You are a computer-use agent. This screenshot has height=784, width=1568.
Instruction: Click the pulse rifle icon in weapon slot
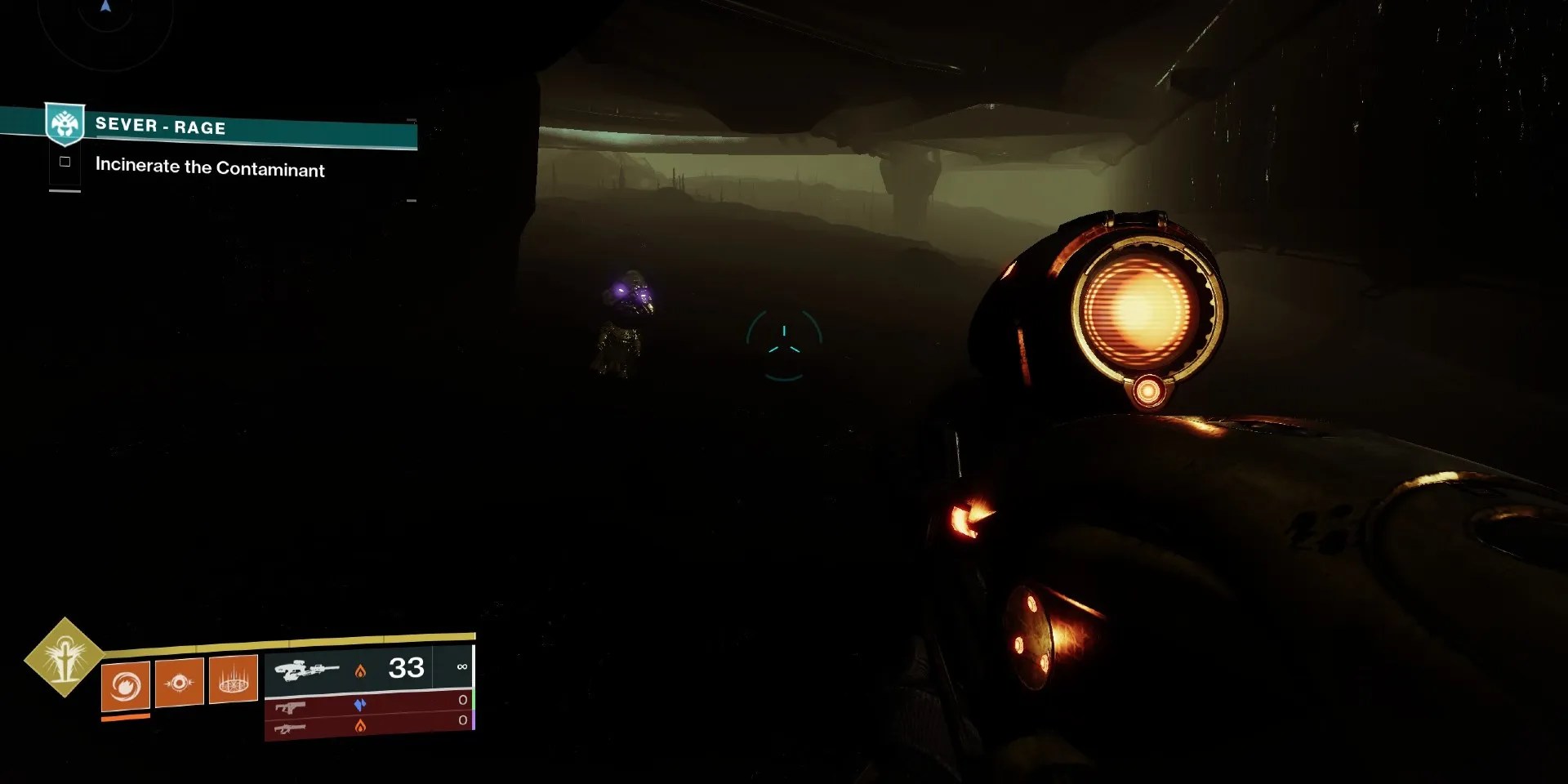[290, 707]
